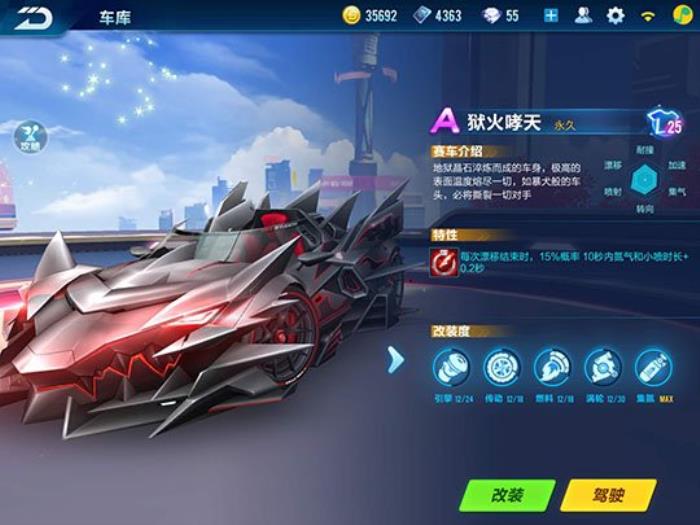Open the hexagon performance stats chart
700x525 pixels.
point(646,178)
